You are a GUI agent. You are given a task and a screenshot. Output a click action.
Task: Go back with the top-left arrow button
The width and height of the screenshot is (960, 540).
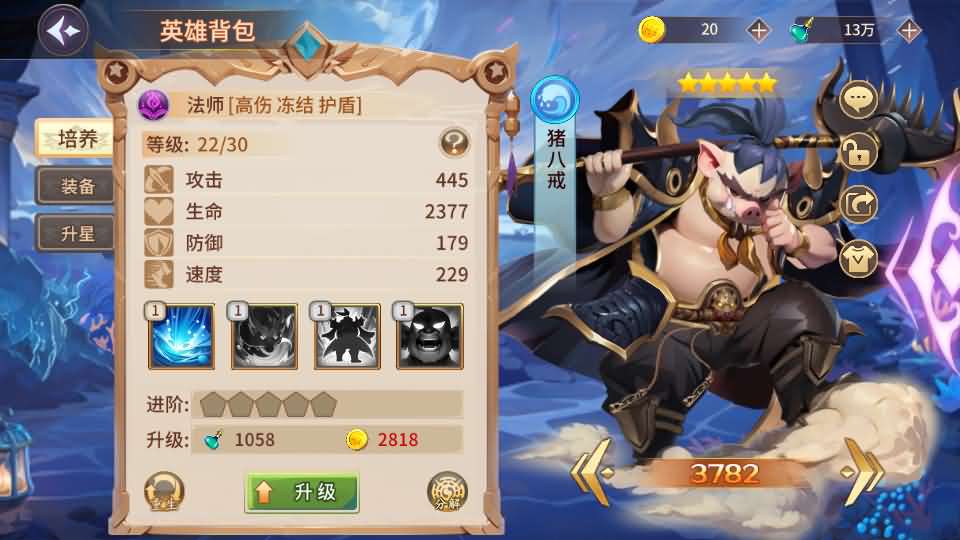pos(62,31)
